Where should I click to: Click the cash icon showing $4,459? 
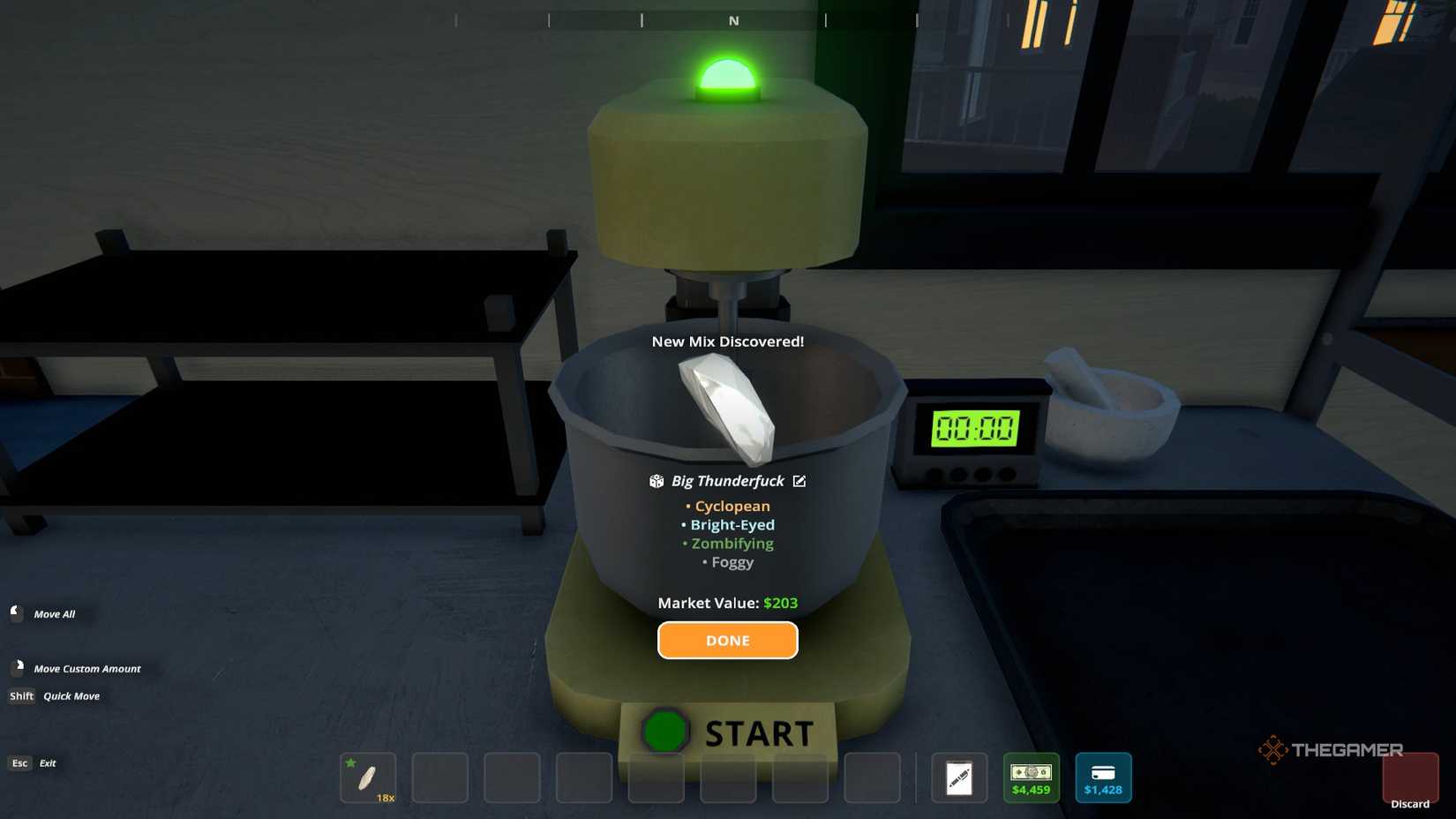click(x=1031, y=778)
